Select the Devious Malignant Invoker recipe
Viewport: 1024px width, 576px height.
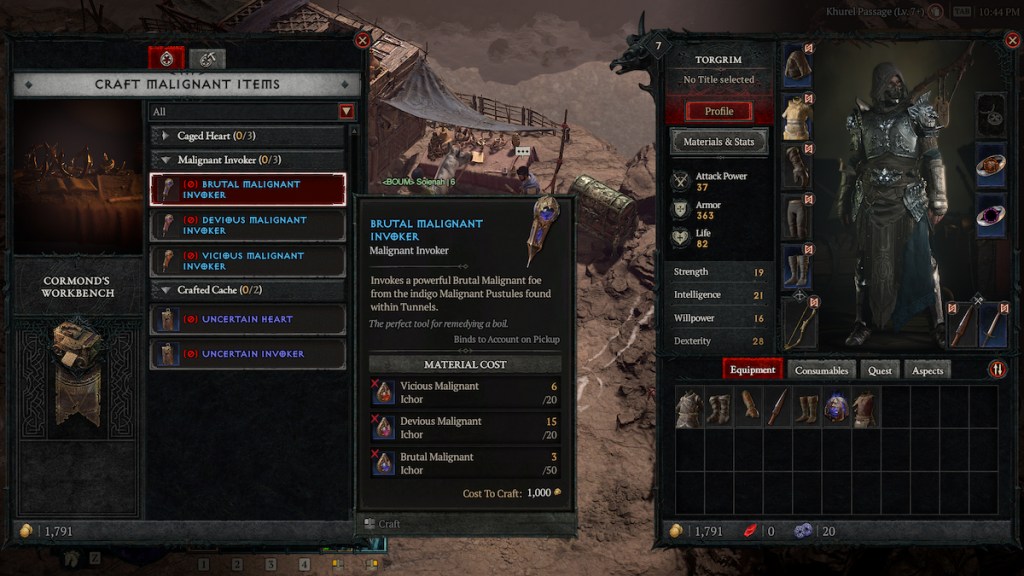[248, 225]
